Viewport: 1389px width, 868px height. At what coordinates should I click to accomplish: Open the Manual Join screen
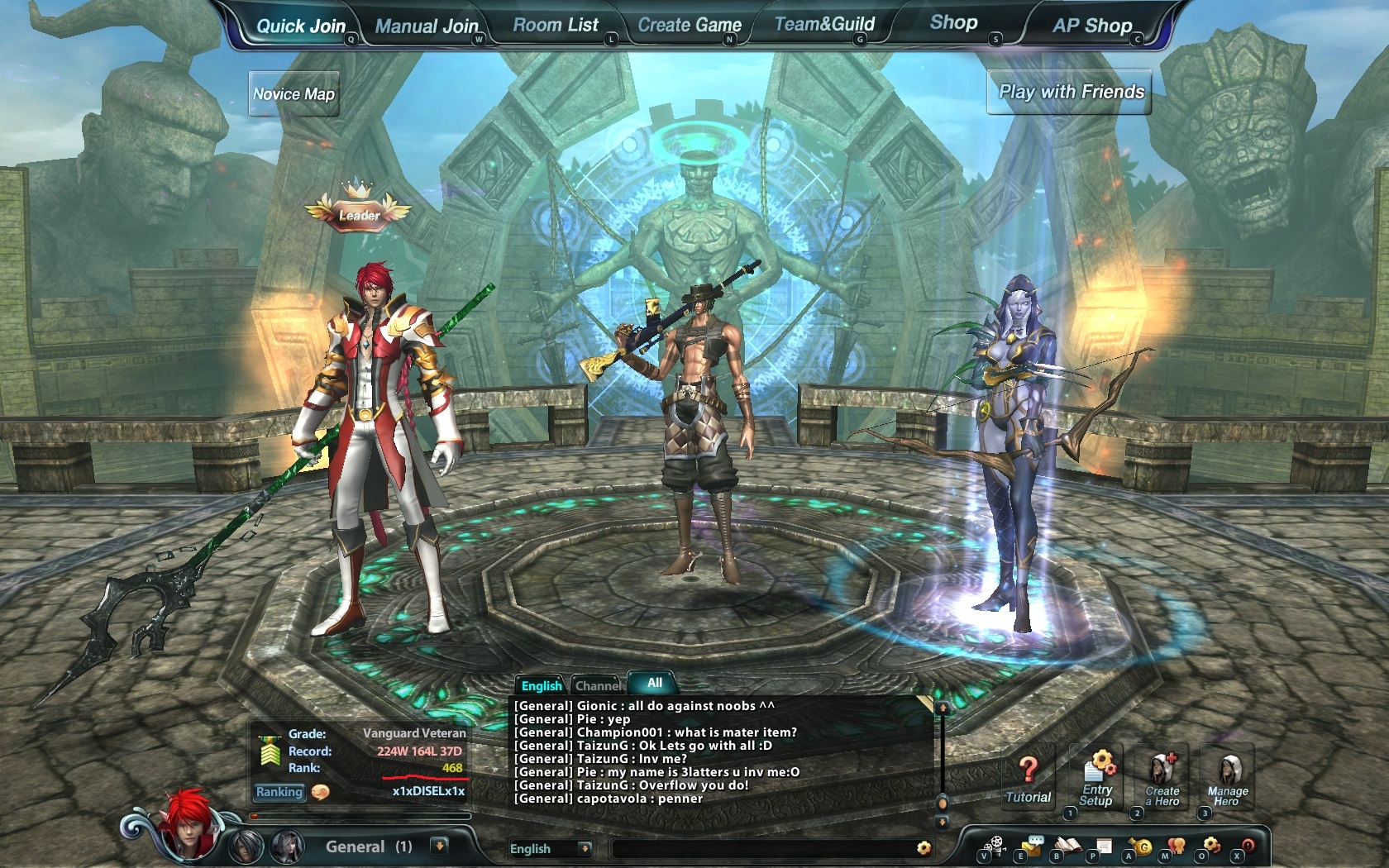[x=426, y=26]
